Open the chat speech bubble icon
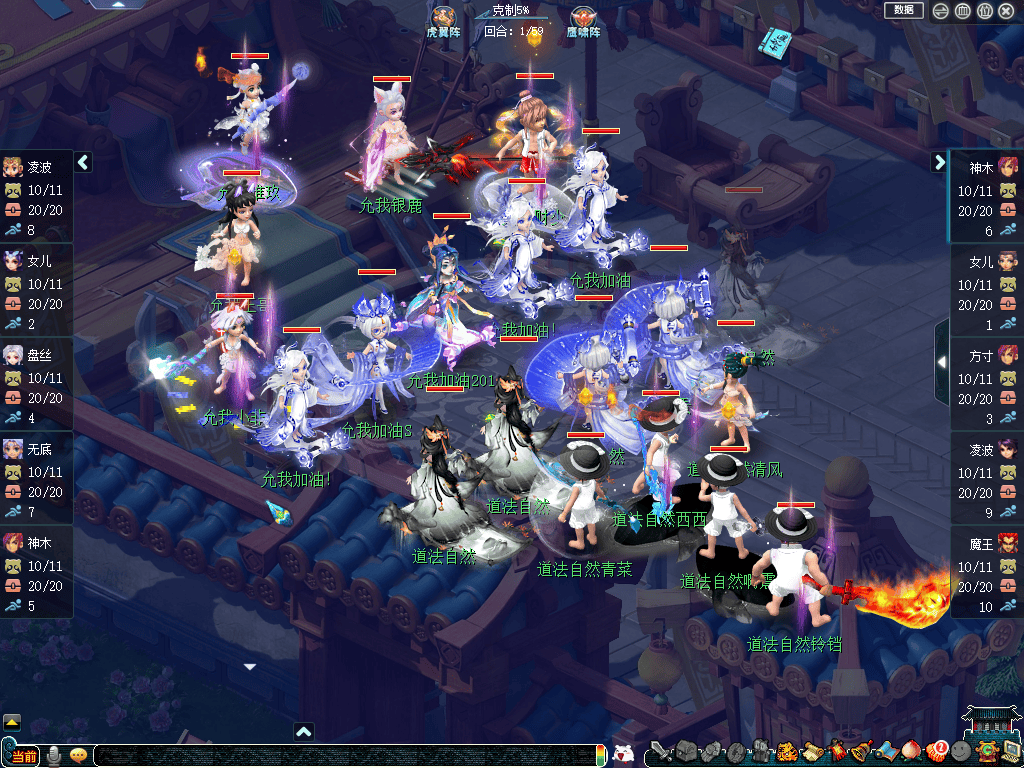 pos(78,755)
